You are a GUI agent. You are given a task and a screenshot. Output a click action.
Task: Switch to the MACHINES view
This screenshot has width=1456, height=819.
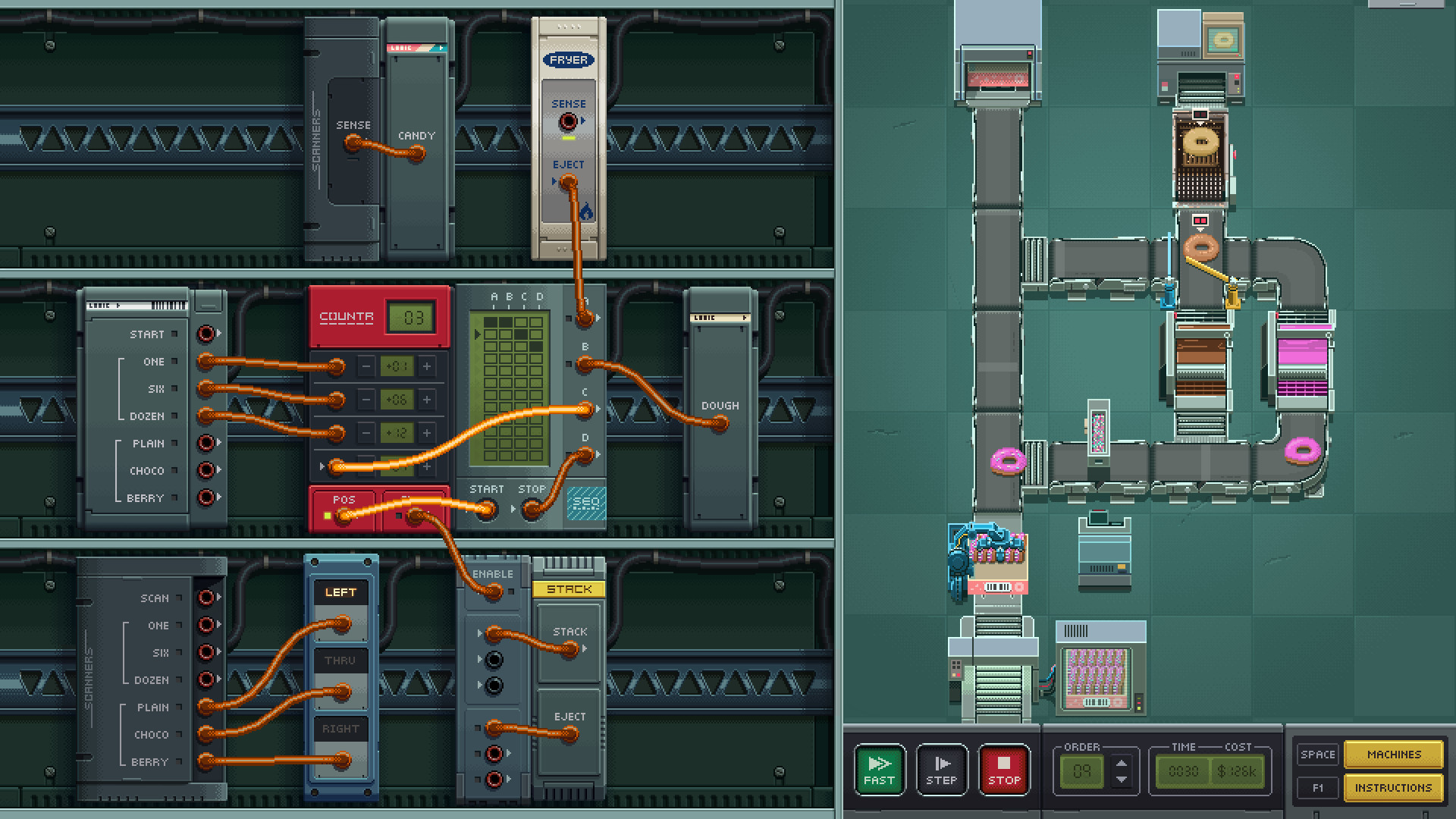tap(1394, 755)
